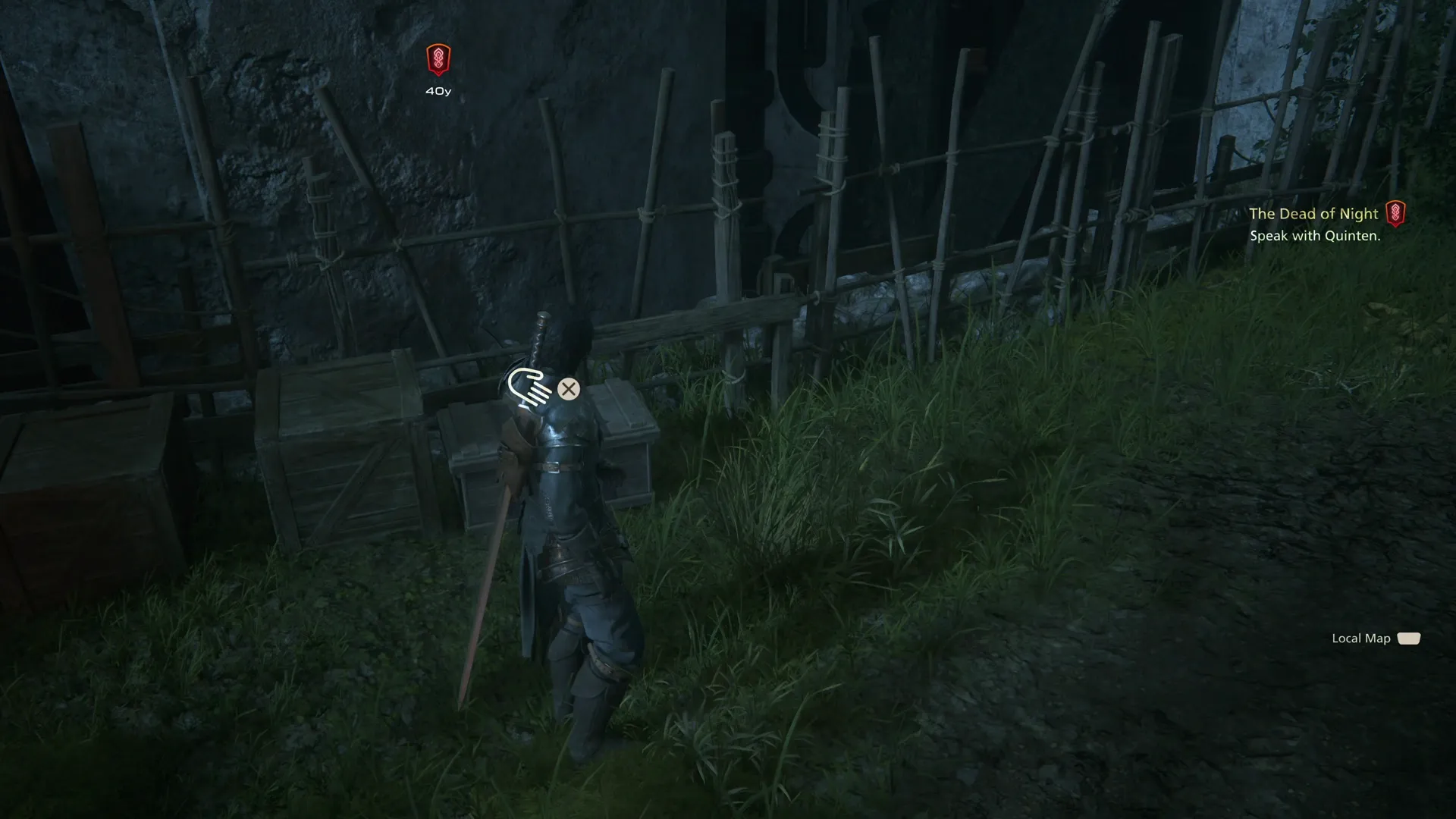Open the Local Map label entry
This screenshot has width=1456, height=819.
[x=1360, y=639]
